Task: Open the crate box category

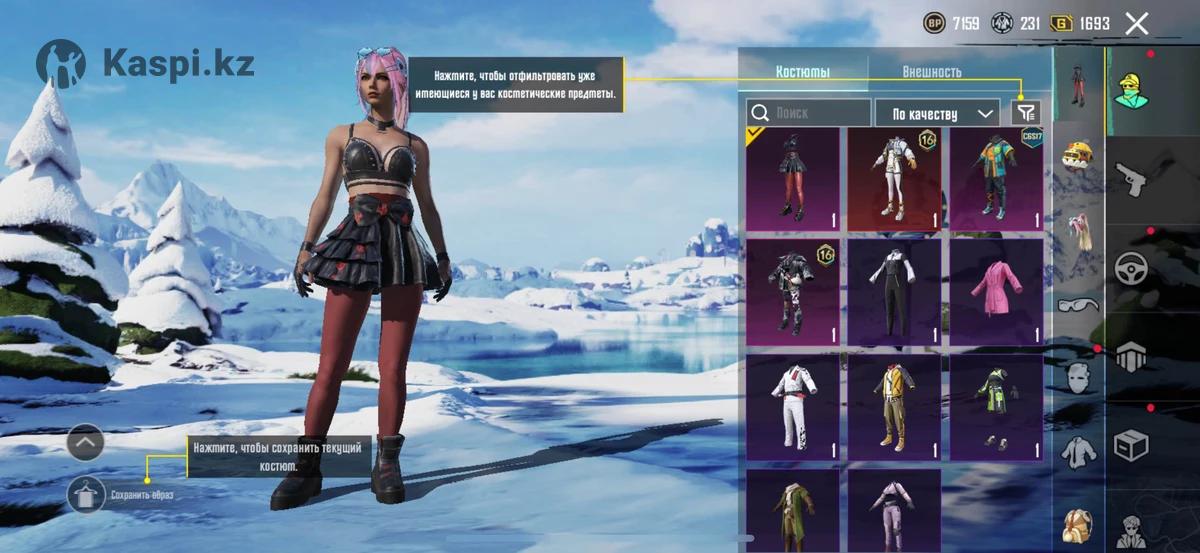Action: [1131, 444]
